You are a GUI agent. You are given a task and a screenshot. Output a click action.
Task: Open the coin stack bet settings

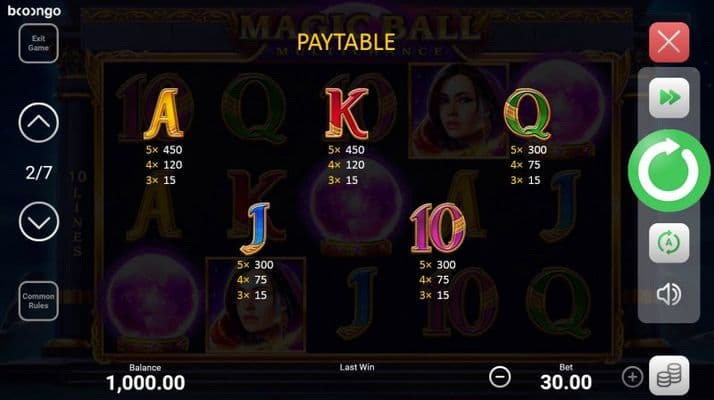(668, 376)
